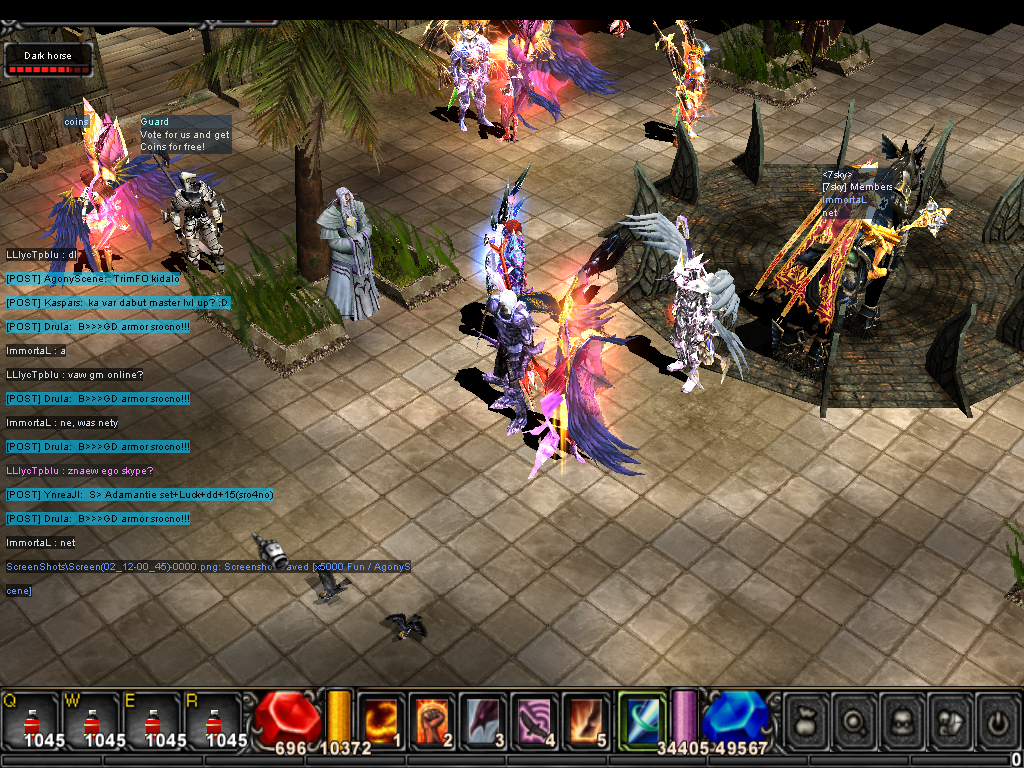Click the power icon system menu button
The width and height of the screenshot is (1024, 768).
pos(998,720)
